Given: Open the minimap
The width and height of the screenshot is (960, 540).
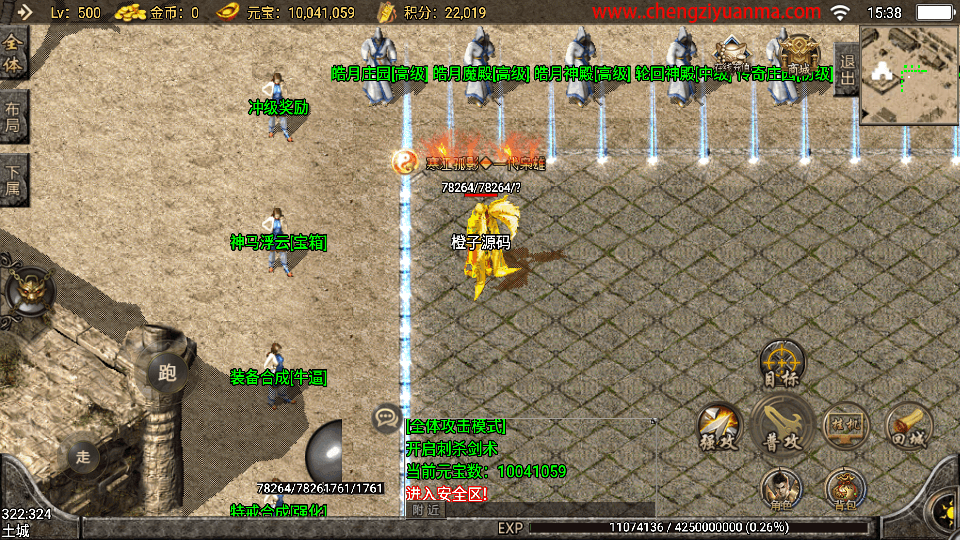Looking at the screenshot, I should [909, 73].
